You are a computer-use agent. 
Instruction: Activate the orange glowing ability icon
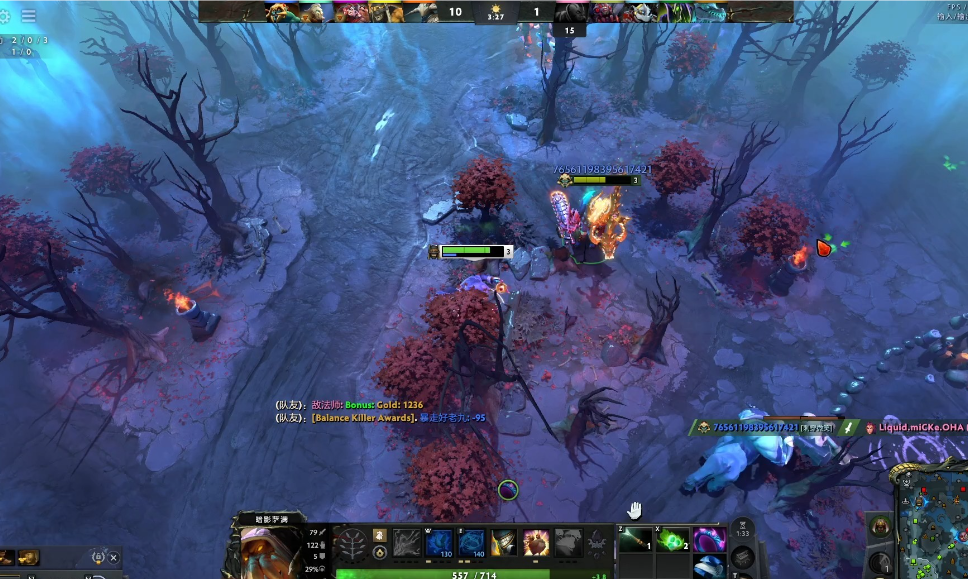click(536, 543)
